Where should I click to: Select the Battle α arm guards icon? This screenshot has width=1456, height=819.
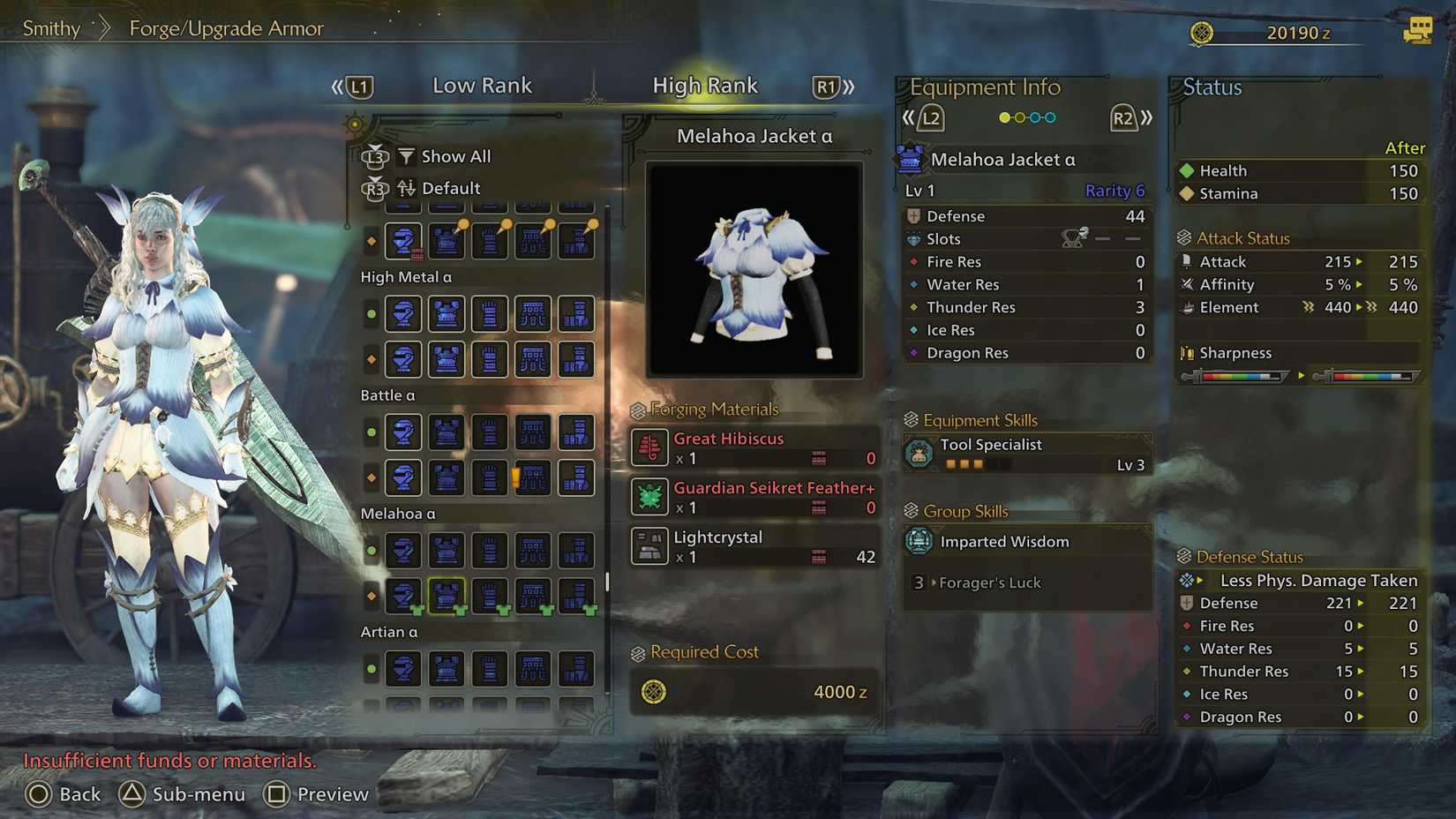coord(489,432)
